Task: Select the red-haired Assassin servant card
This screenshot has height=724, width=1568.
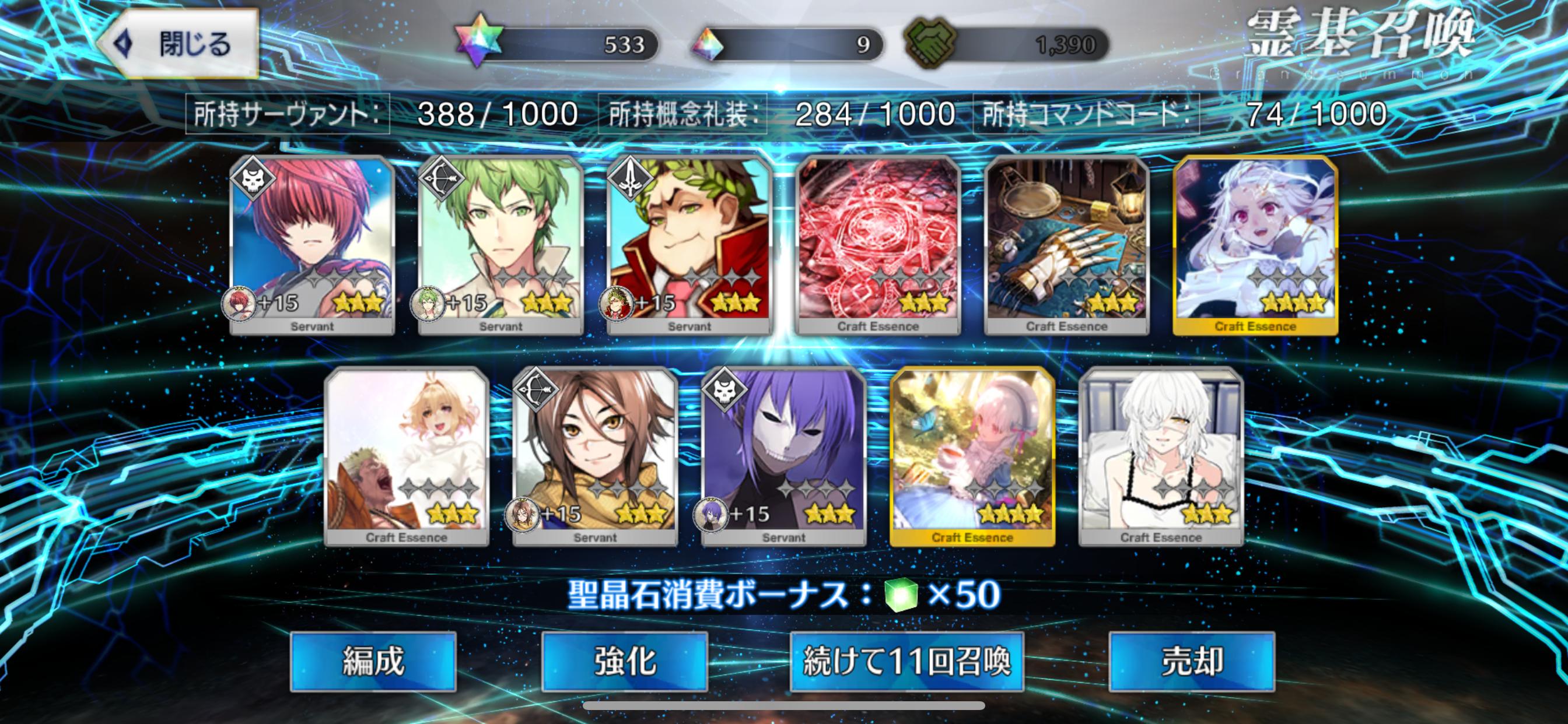Action: click(x=312, y=243)
